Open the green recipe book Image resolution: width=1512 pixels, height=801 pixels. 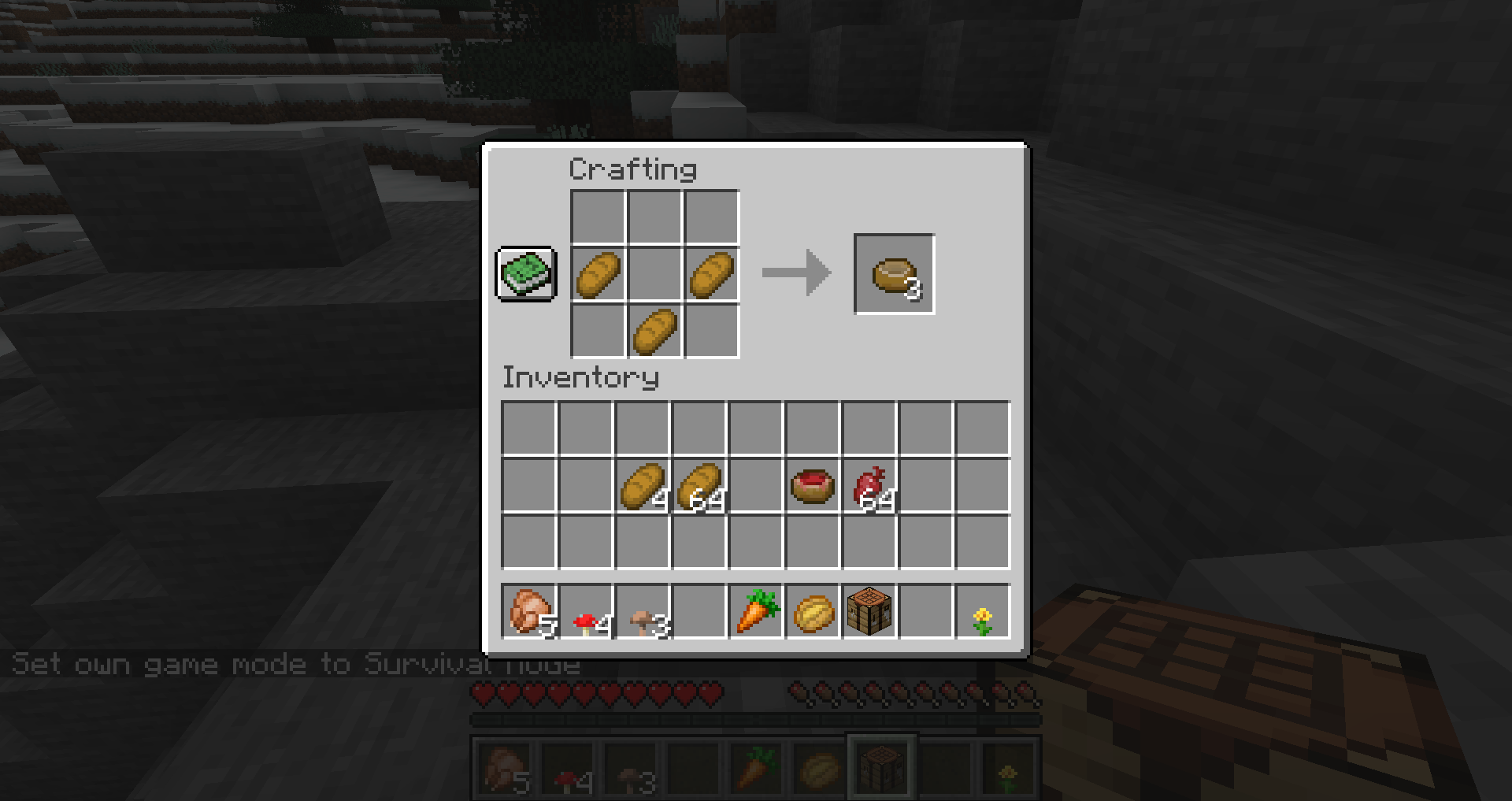click(526, 274)
